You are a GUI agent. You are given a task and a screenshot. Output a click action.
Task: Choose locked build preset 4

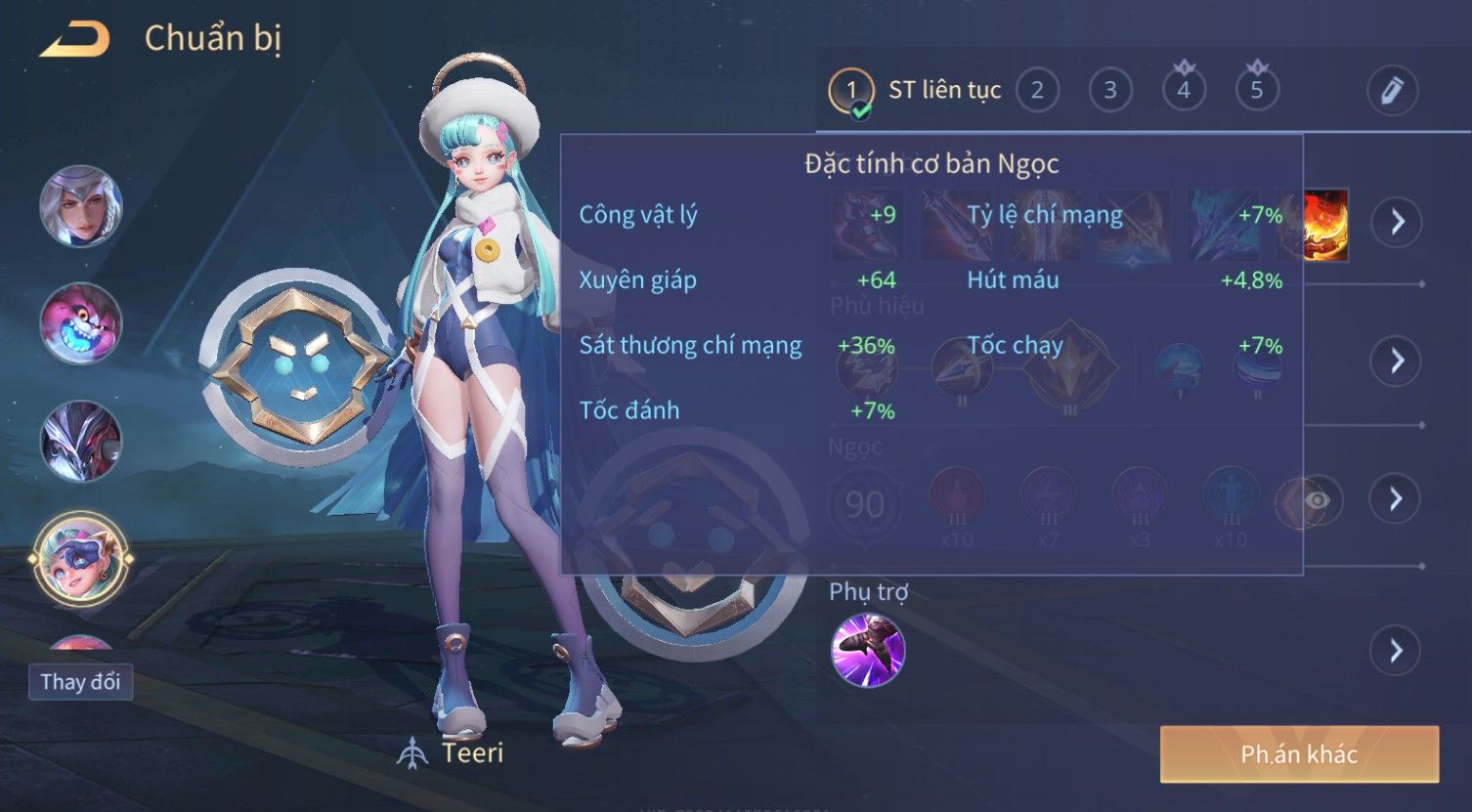click(x=1184, y=91)
